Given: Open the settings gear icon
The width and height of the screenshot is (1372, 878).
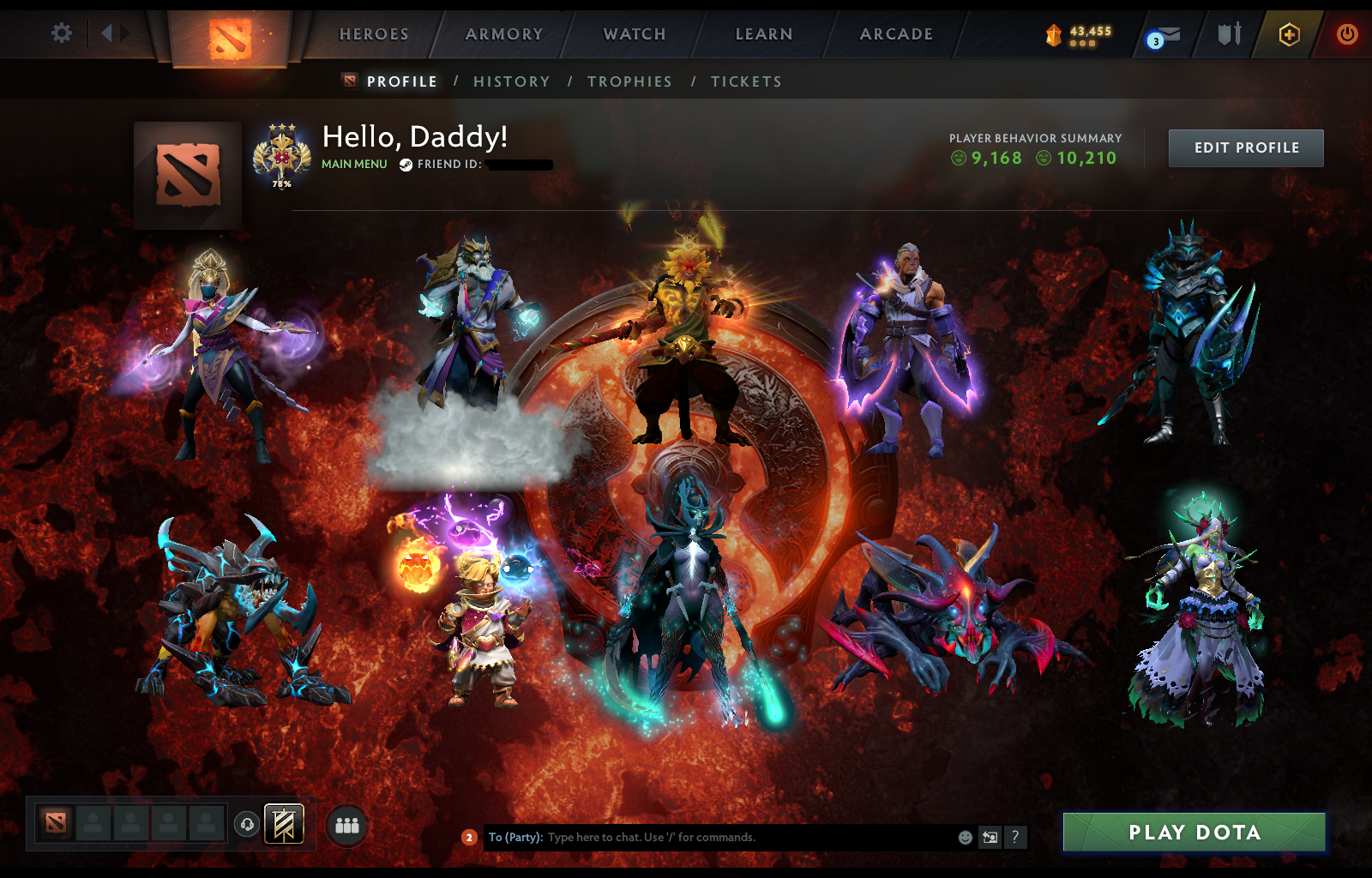Looking at the screenshot, I should 59,31.
